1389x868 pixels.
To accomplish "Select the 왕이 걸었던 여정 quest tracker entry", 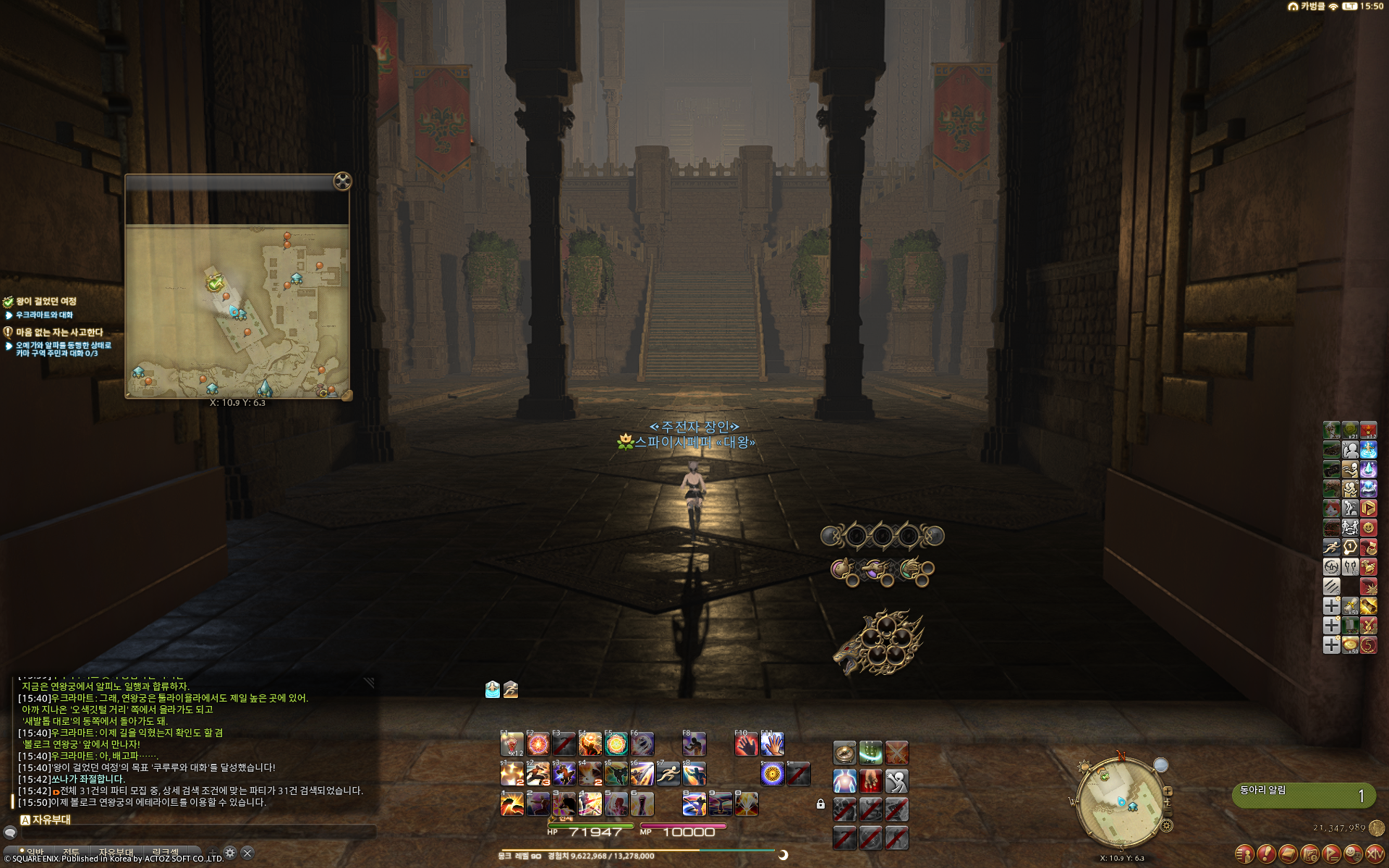I will click(x=46, y=302).
